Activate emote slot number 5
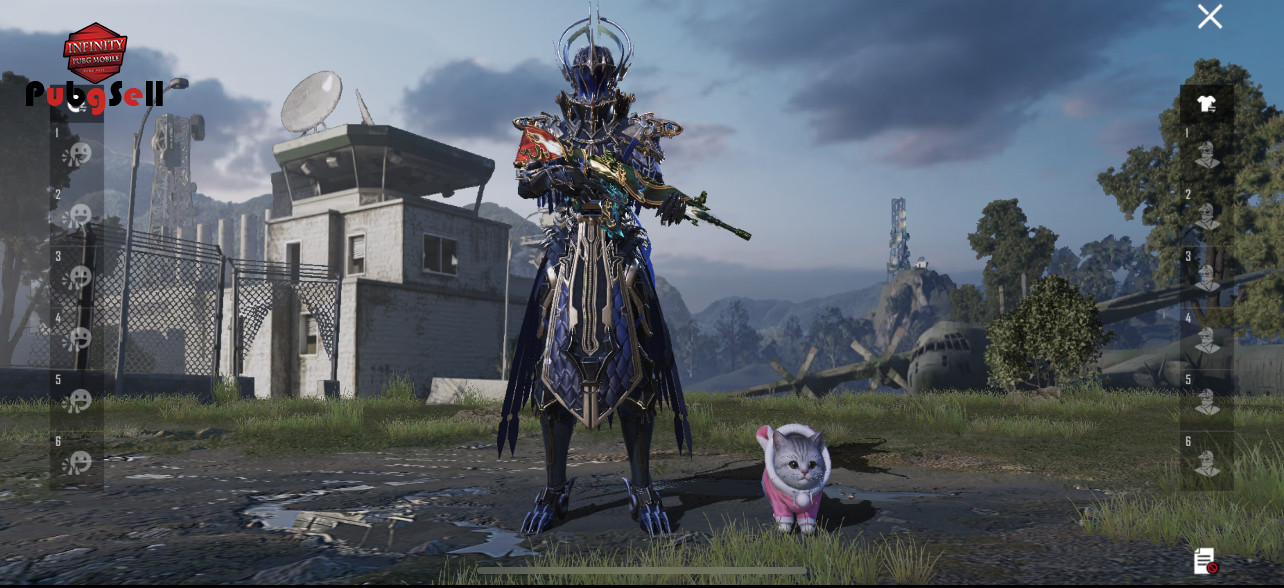1284x588 pixels. 78,401
